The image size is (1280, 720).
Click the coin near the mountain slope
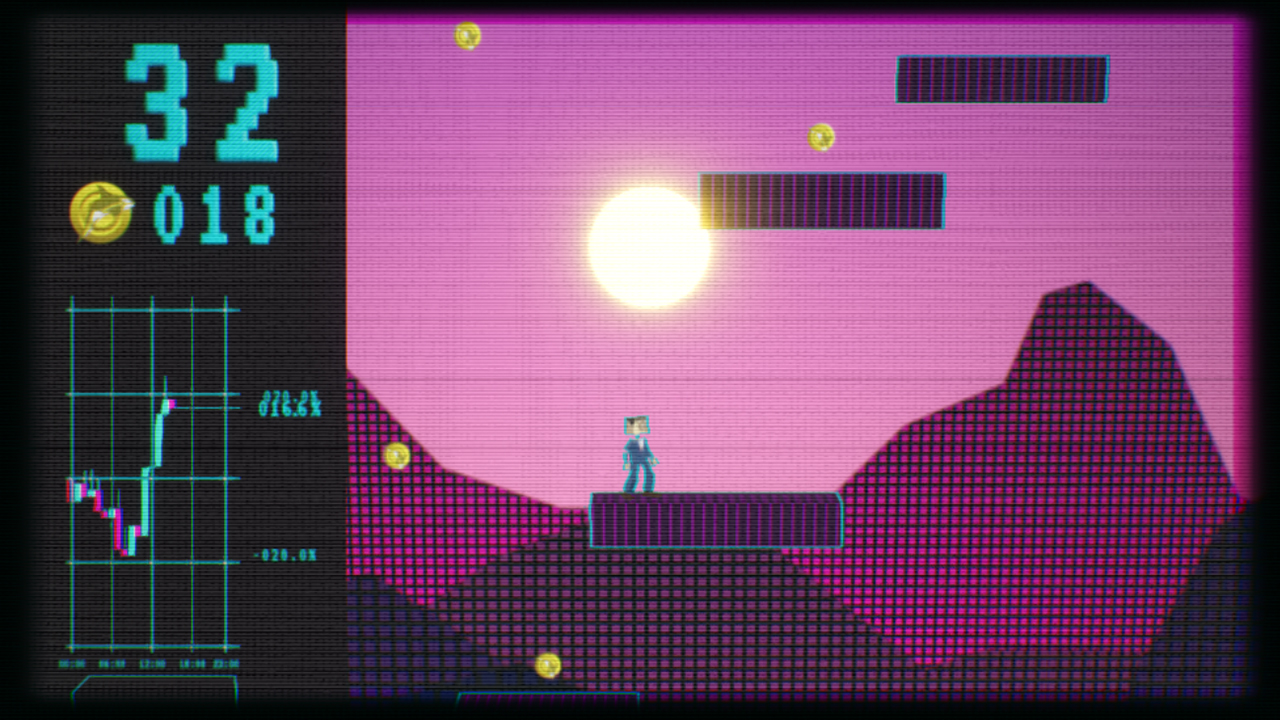click(398, 455)
